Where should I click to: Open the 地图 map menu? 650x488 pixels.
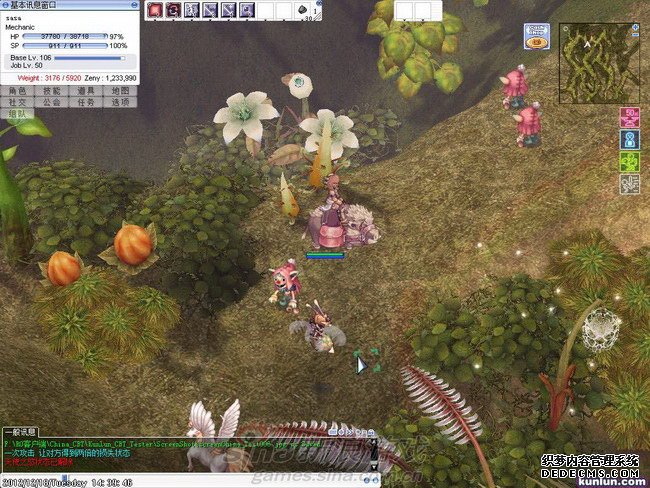coord(121,91)
